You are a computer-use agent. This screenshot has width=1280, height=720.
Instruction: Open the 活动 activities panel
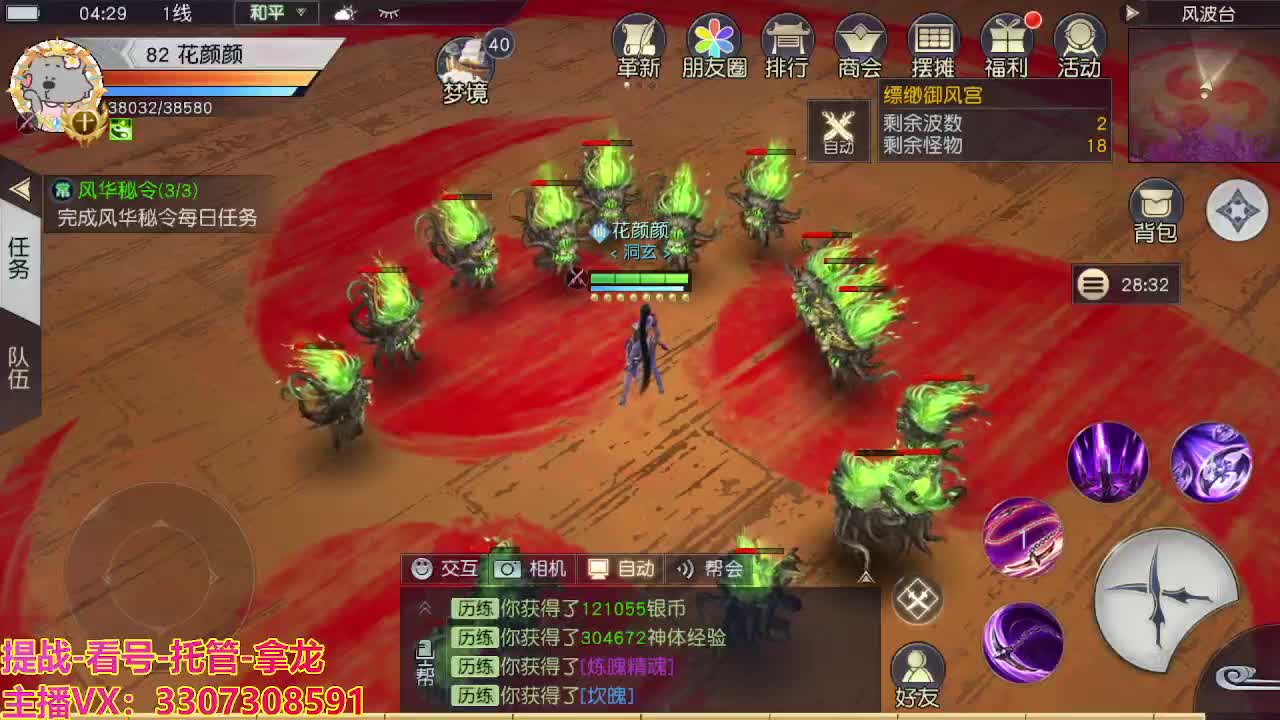coord(1080,45)
